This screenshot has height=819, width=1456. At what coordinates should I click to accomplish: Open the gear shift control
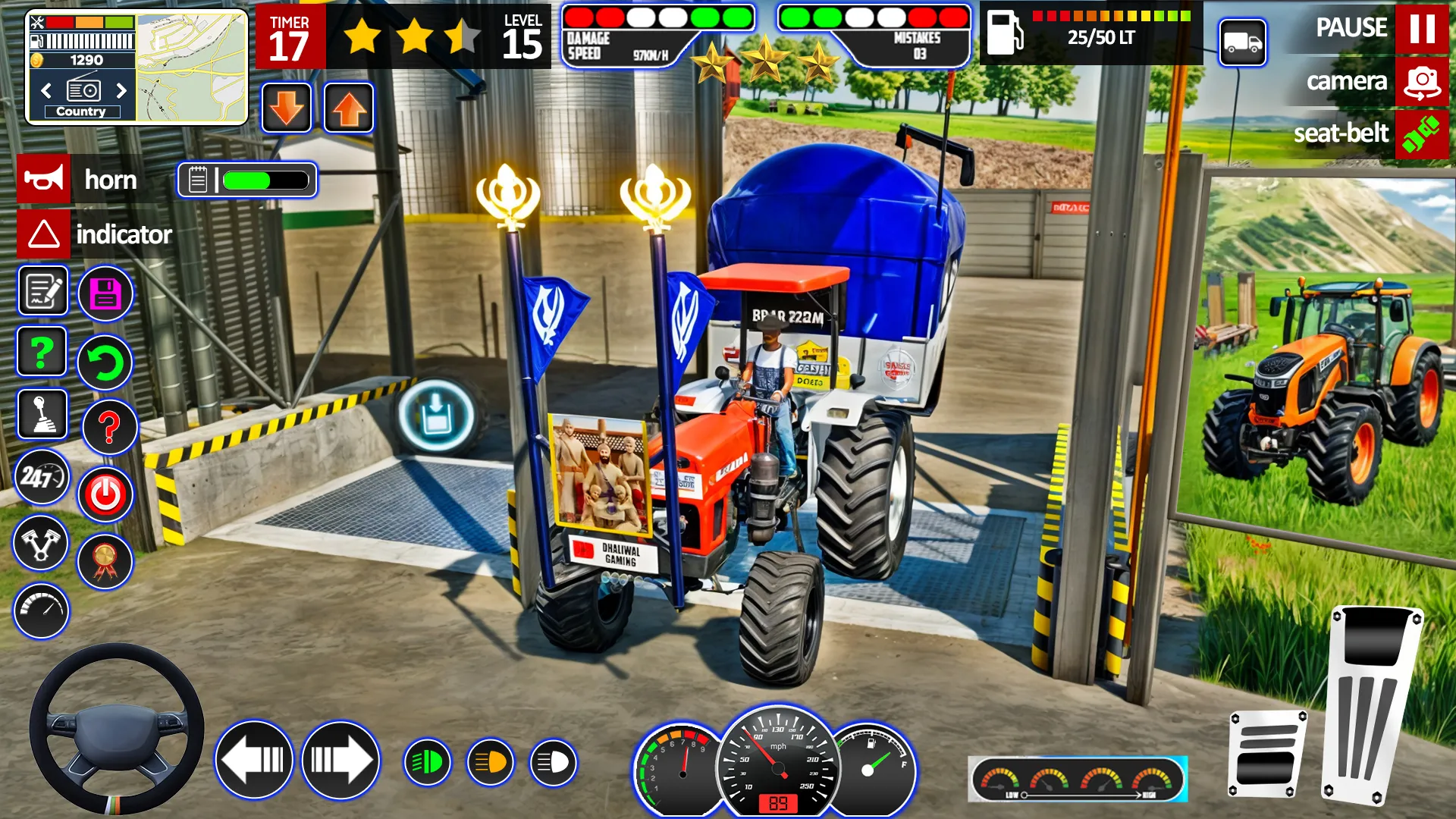pyautogui.click(x=42, y=414)
